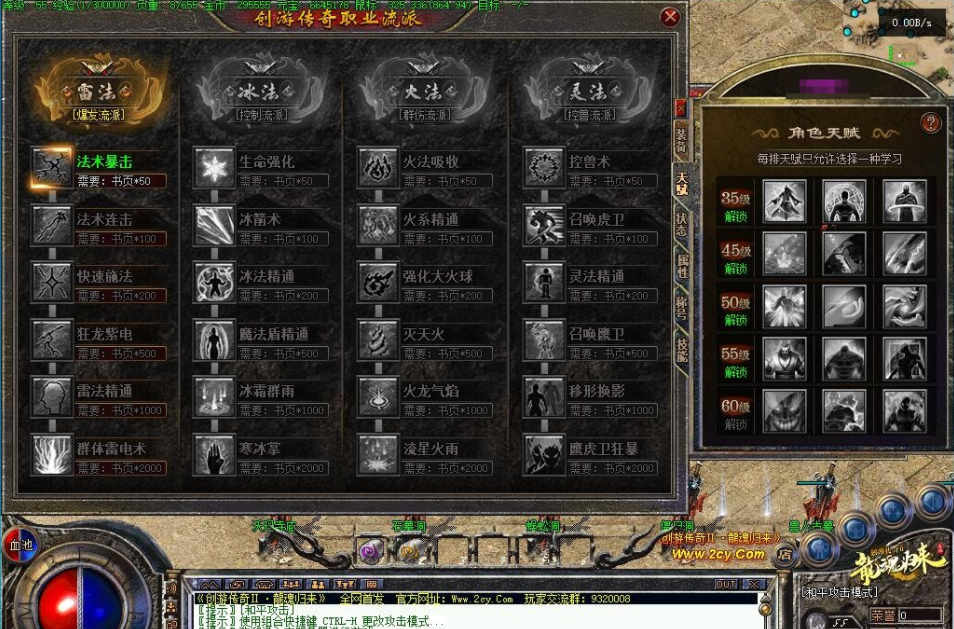Open the 角色天赋 help question mark

click(x=931, y=123)
